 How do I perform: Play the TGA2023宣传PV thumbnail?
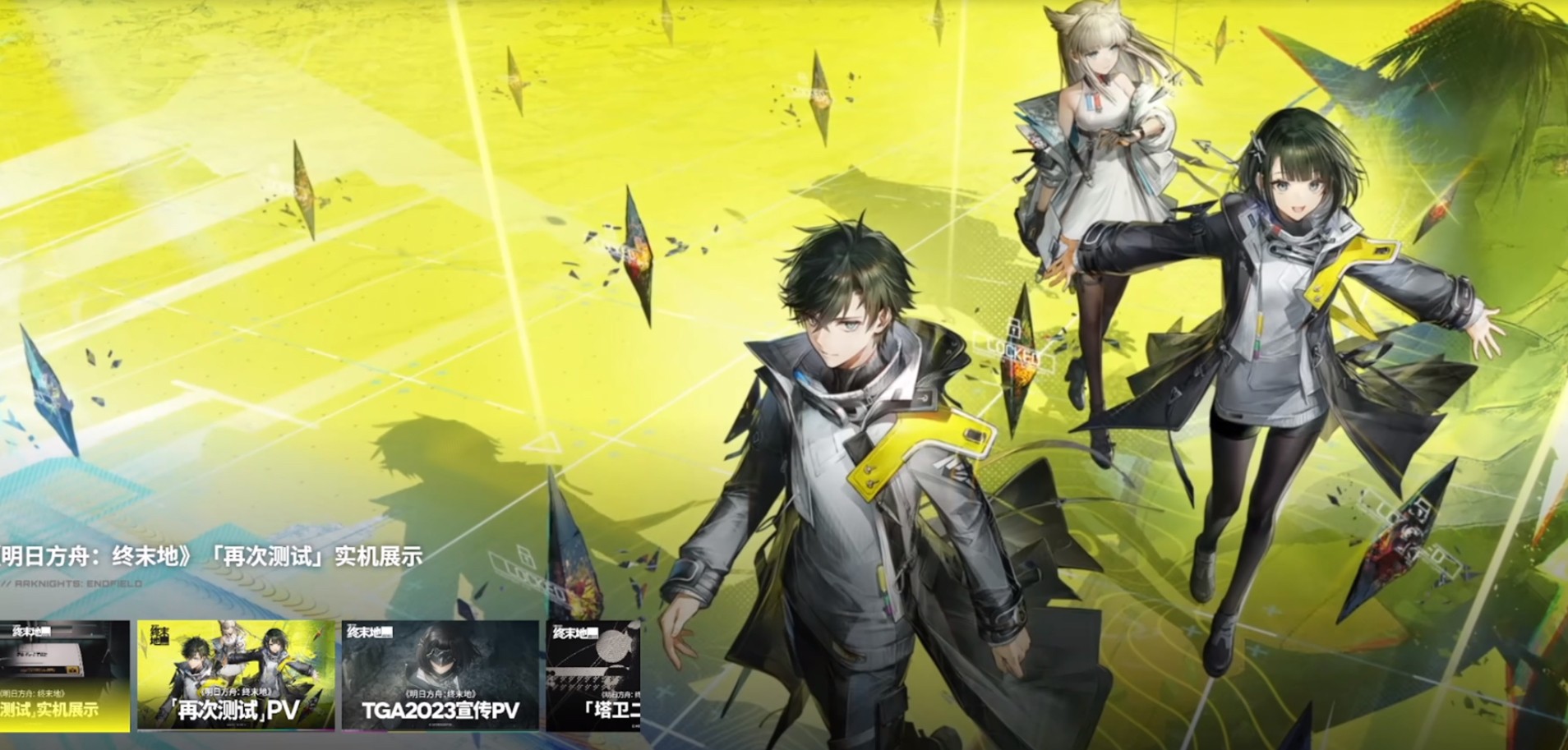(x=440, y=675)
